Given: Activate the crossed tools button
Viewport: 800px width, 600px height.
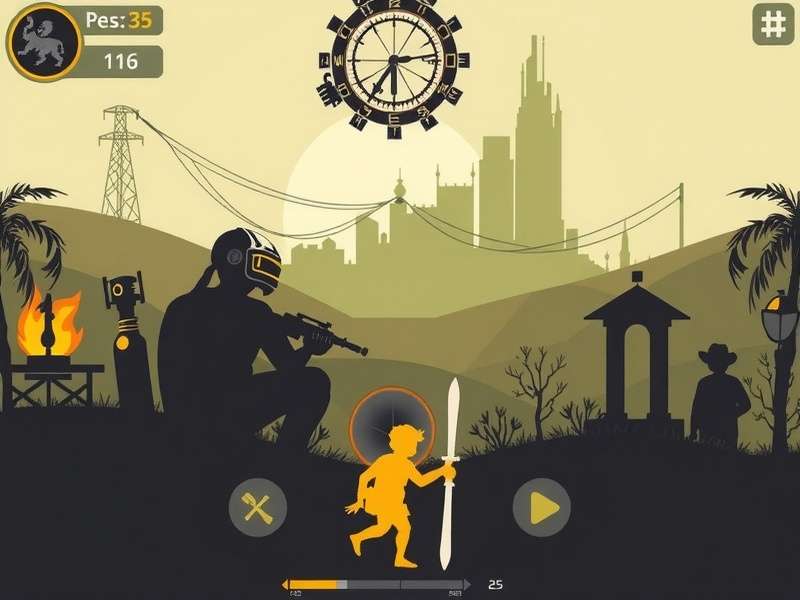Looking at the screenshot, I should (258, 508).
